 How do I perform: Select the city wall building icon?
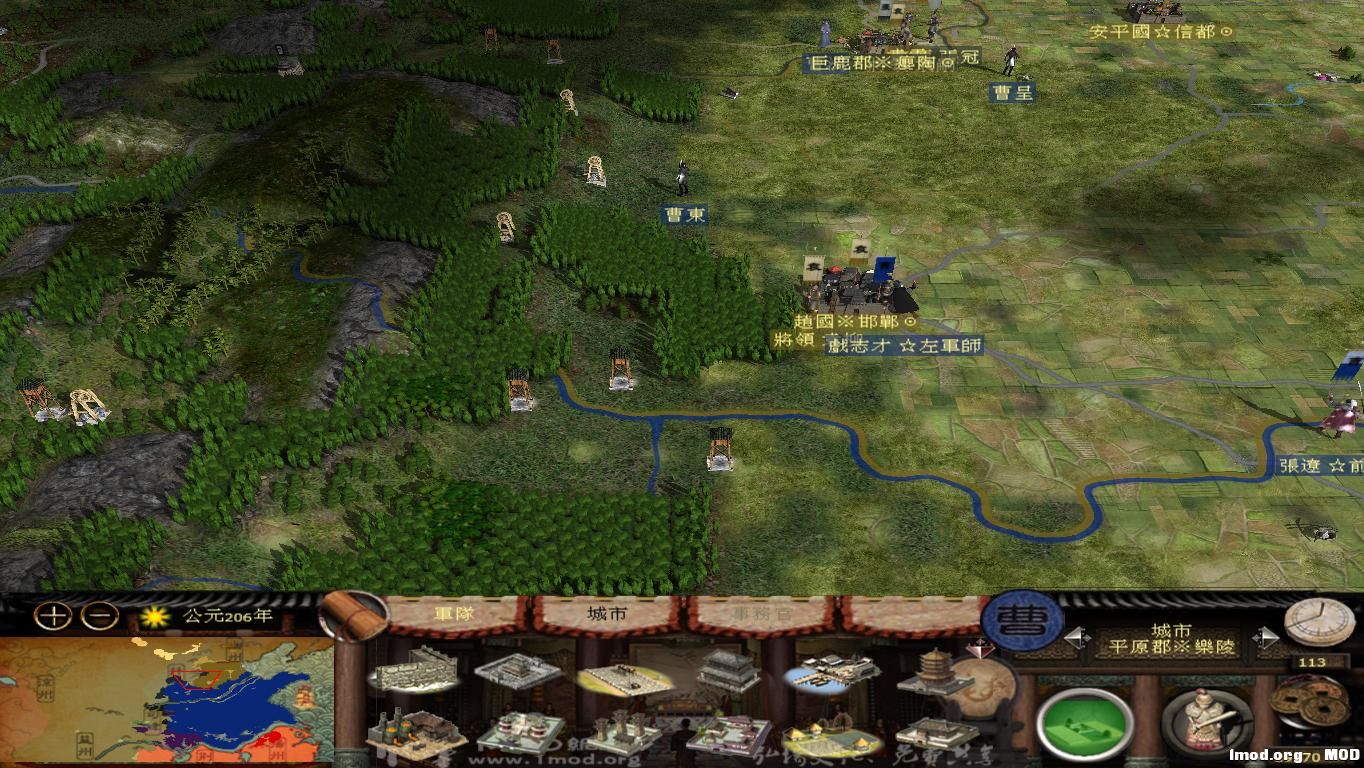coord(415,671)
